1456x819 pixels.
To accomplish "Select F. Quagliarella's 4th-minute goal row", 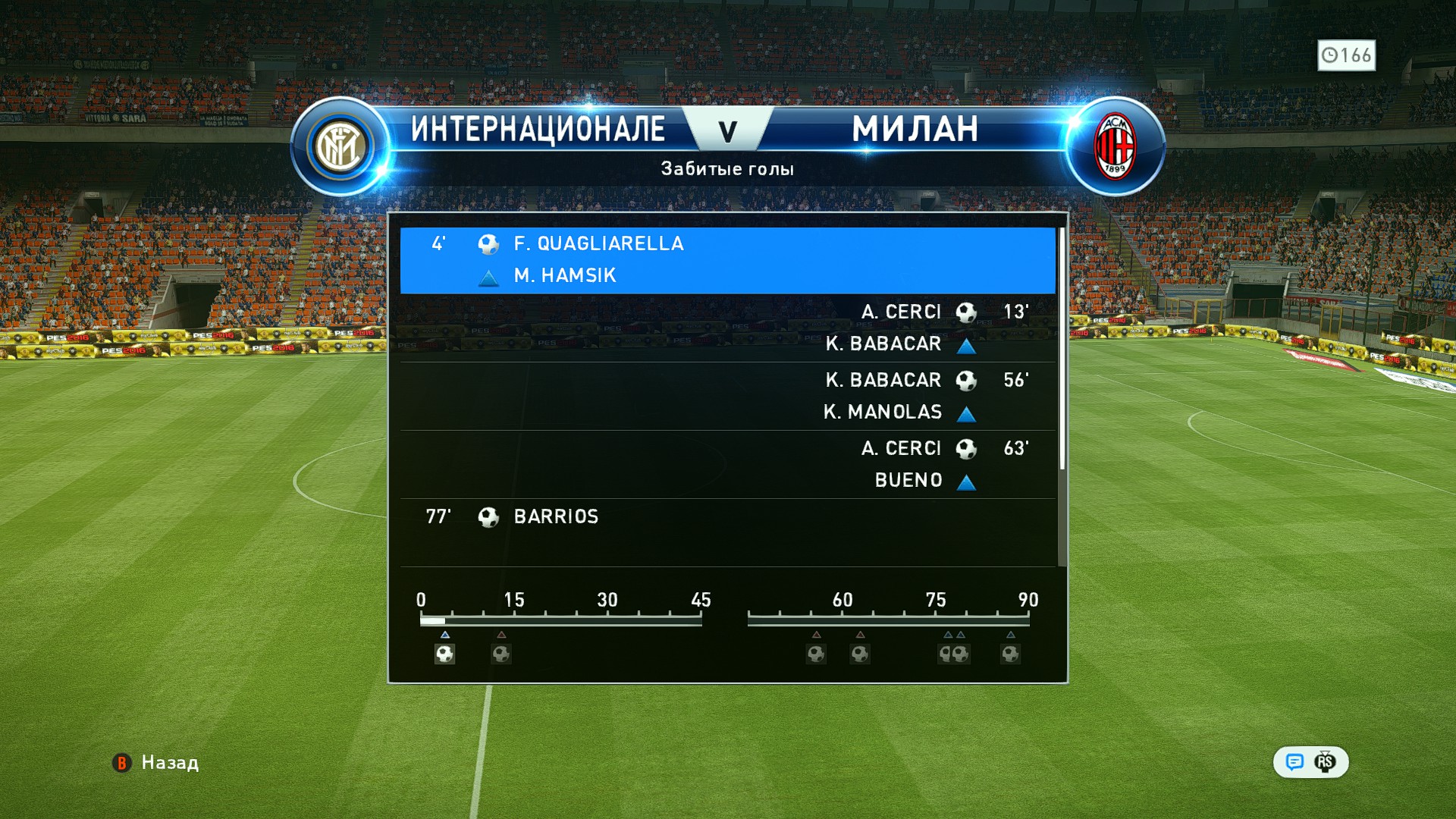I will pyautogui.click(x=726, y=259).
